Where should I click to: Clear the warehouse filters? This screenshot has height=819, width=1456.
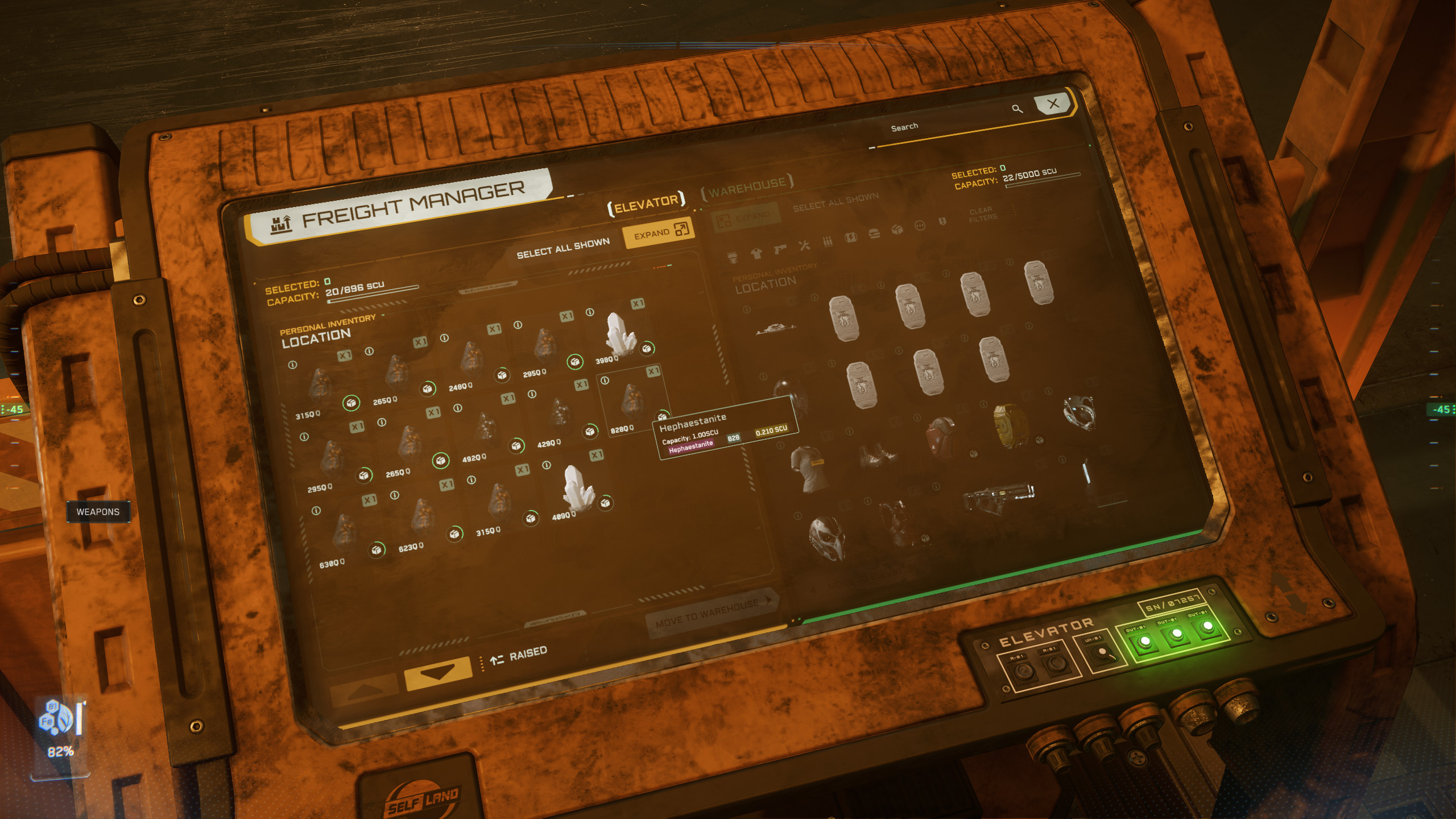pyautogui.click(x=982, y=214)
